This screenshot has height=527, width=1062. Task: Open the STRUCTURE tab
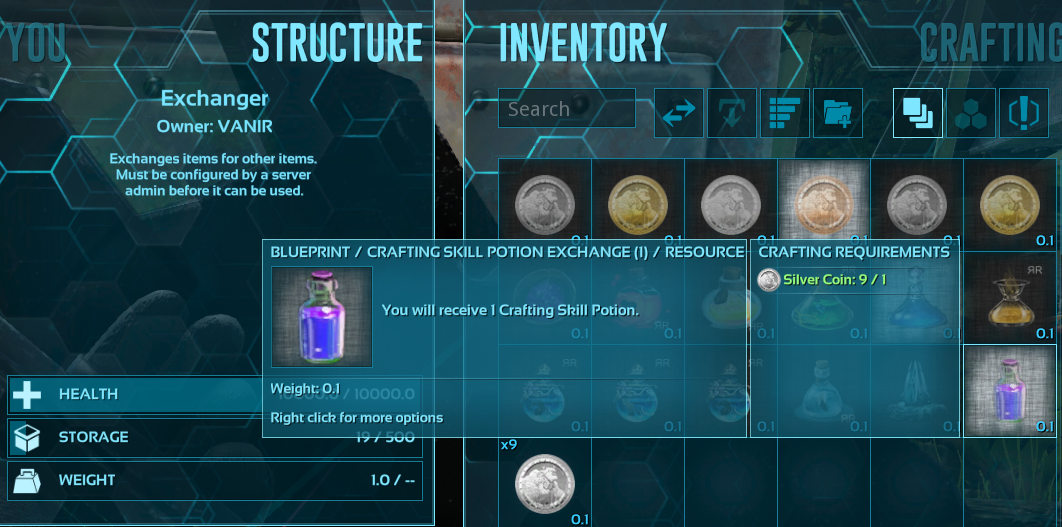tap(337, 43)
